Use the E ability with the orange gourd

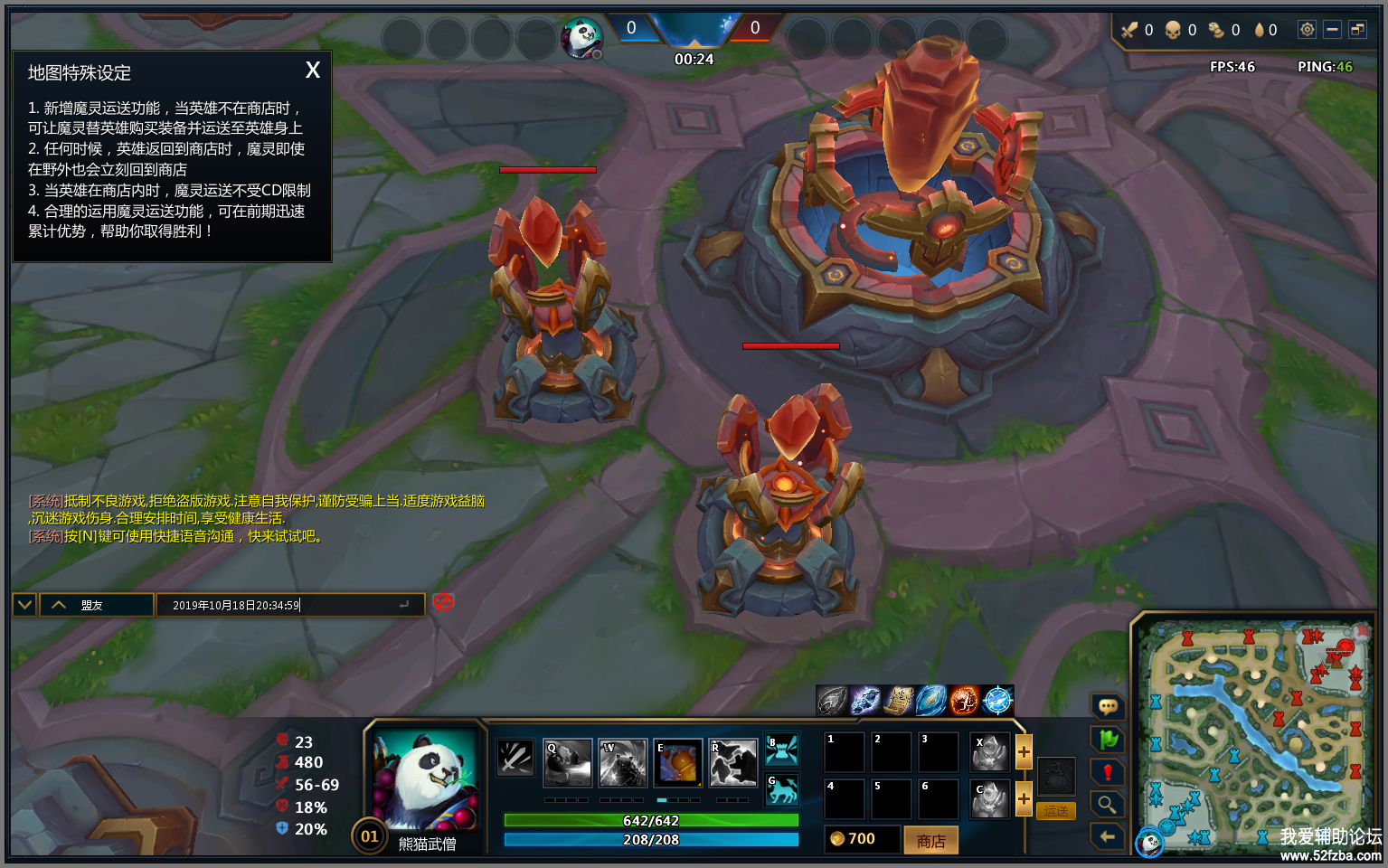coord(678,763)
